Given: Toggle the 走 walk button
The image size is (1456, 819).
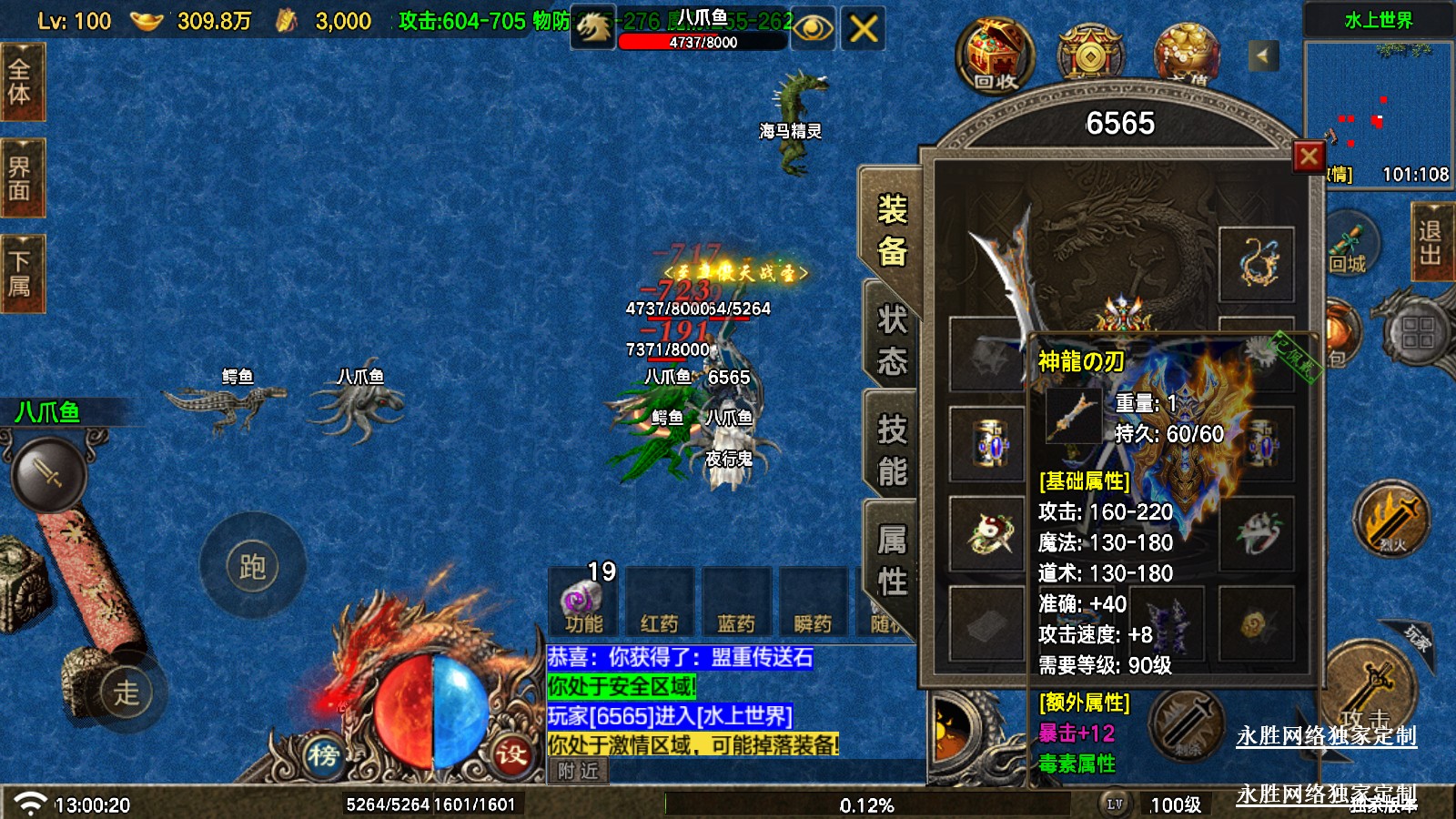Looking at the screenshot, I should click(126, 693).
